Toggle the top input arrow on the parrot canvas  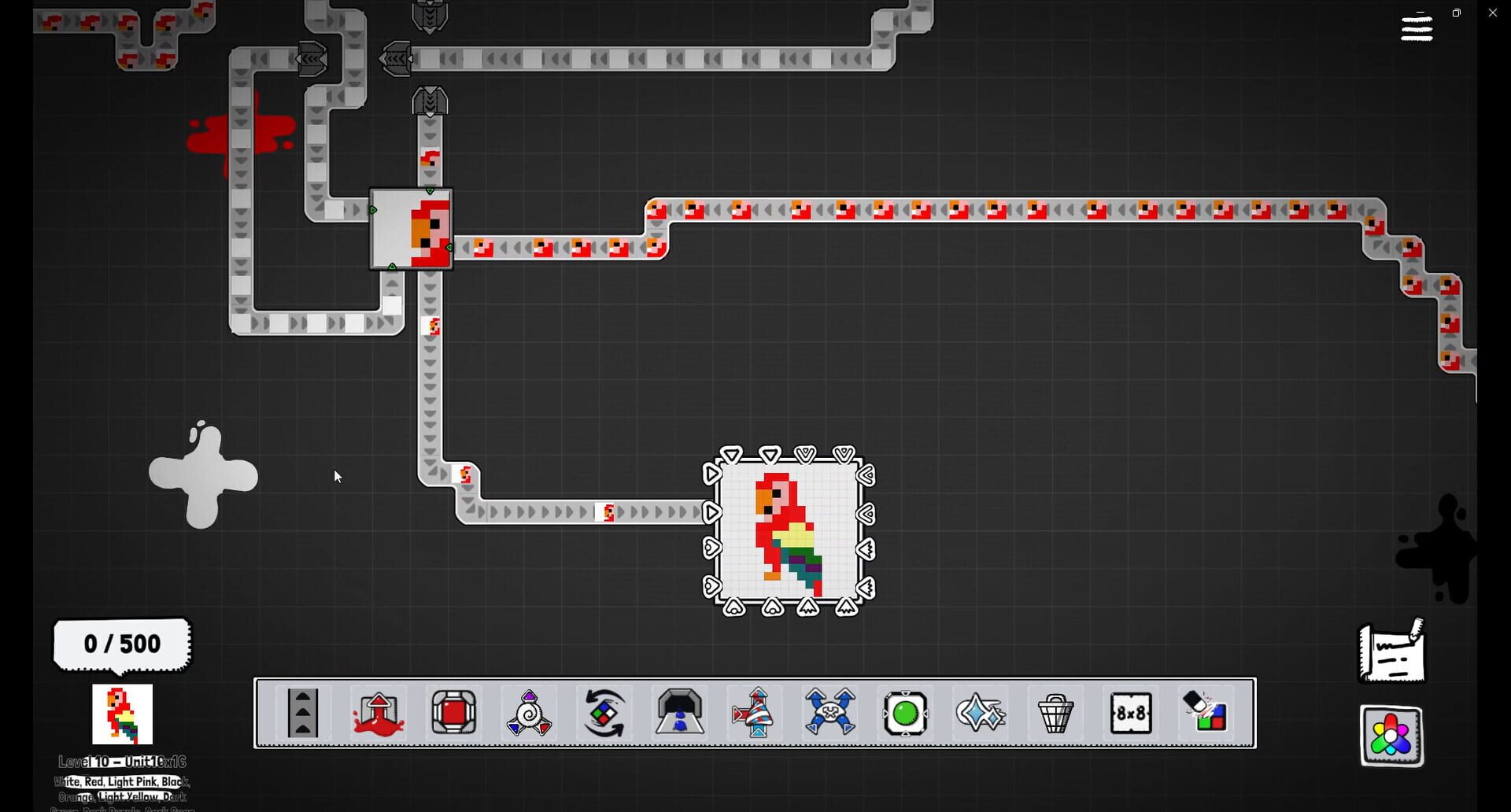[x=767, y=454]
